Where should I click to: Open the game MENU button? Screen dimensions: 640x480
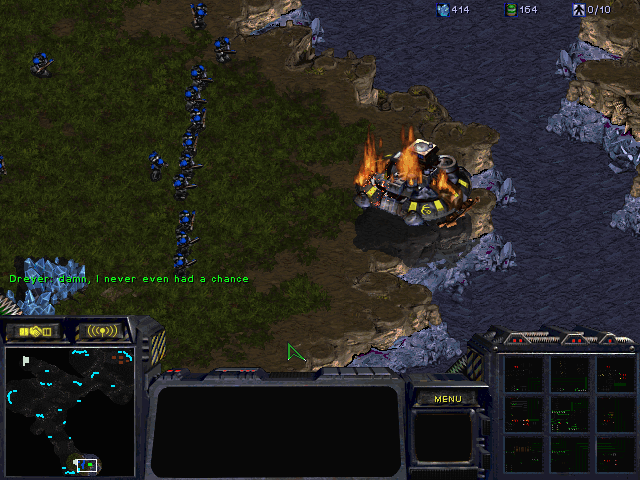[x=447, y=399]
